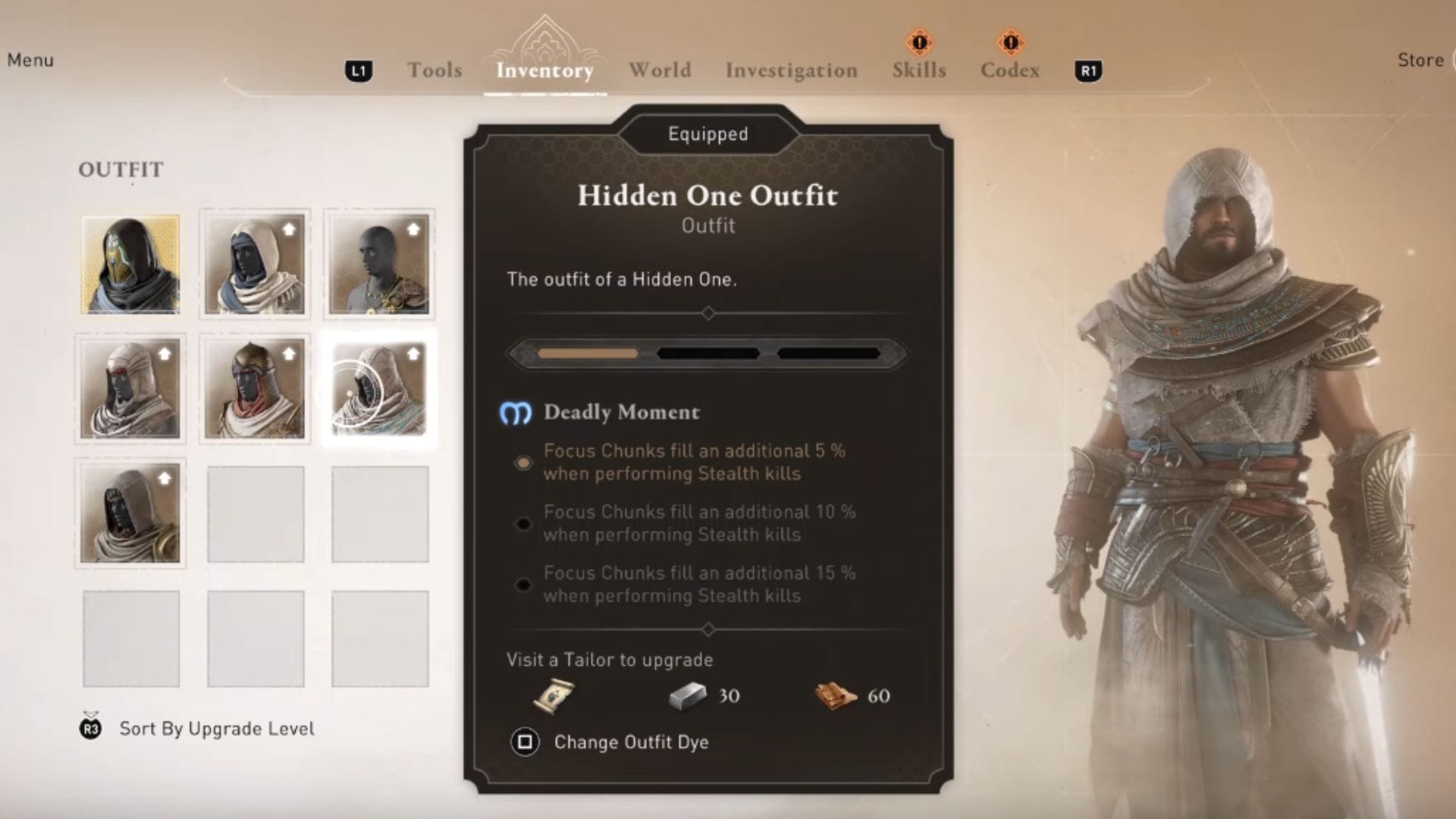Select the 10% Stealth kill upgrade node
The width and height of the screenshot is (1456, 819).
[x=522, y=524]
